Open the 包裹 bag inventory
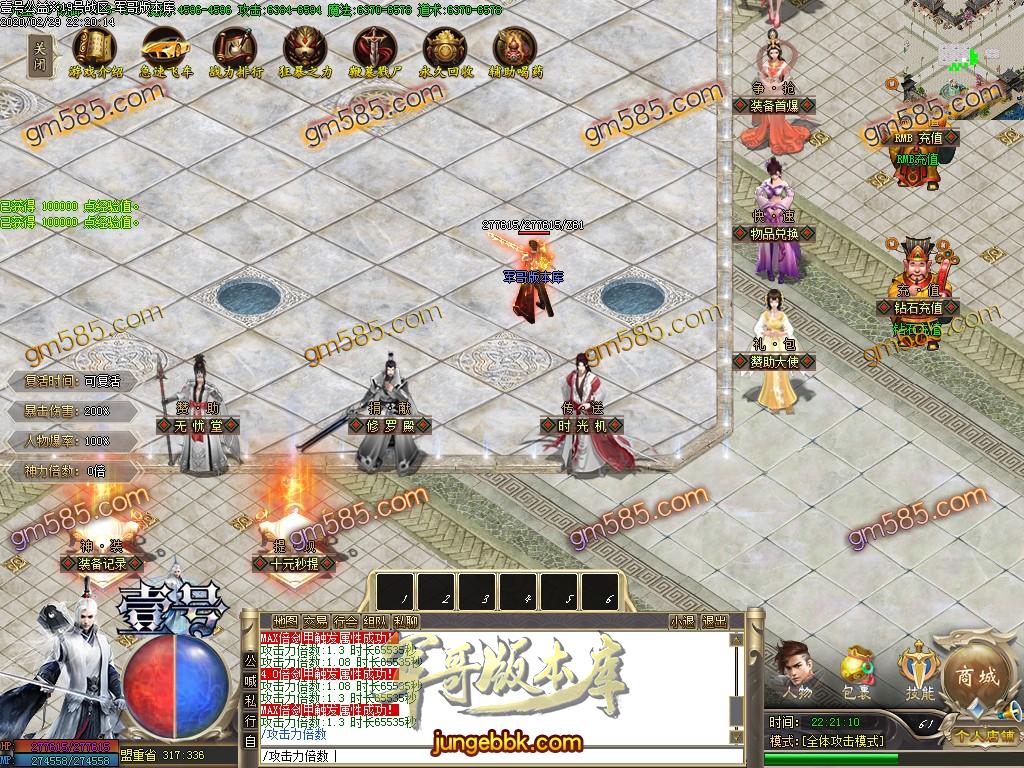Viewport: 1024px width, 768px height. click(x=856, y=670)
